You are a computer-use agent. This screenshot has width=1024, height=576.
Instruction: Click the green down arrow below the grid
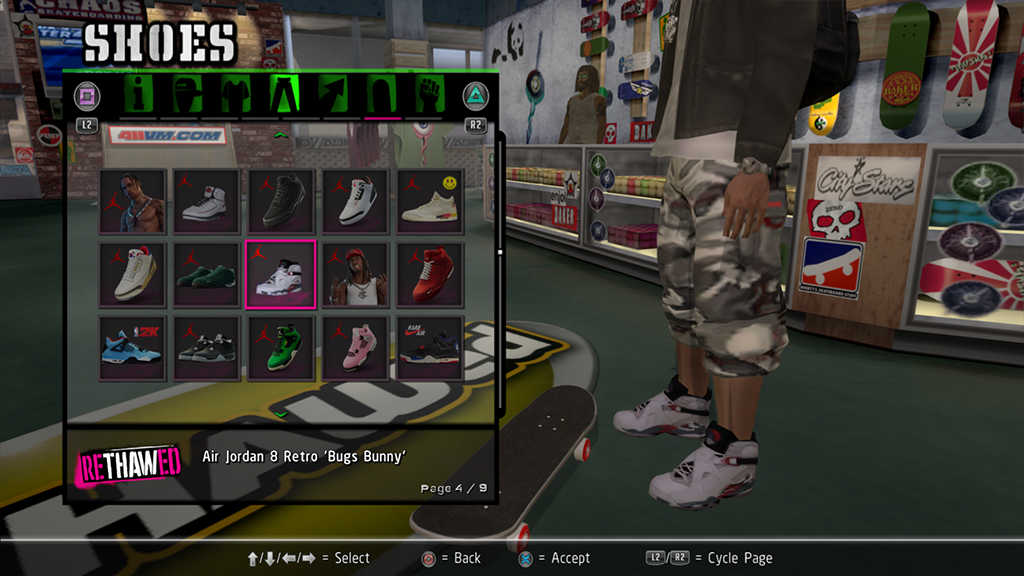tap(281, 411)
